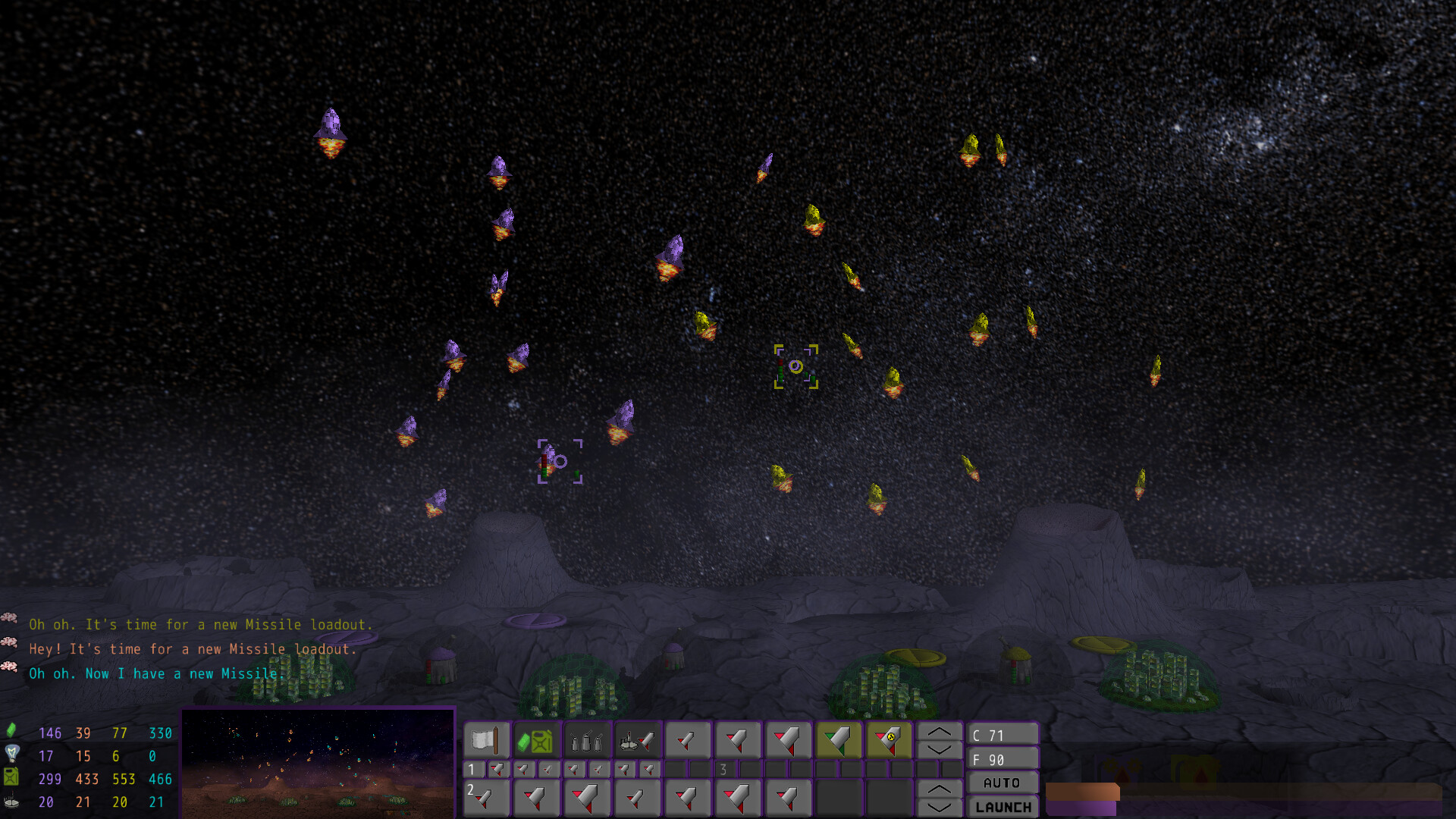1456x819 pixels.
Task: Click the minimap thumbnail
Action: [x=318, y=764]
